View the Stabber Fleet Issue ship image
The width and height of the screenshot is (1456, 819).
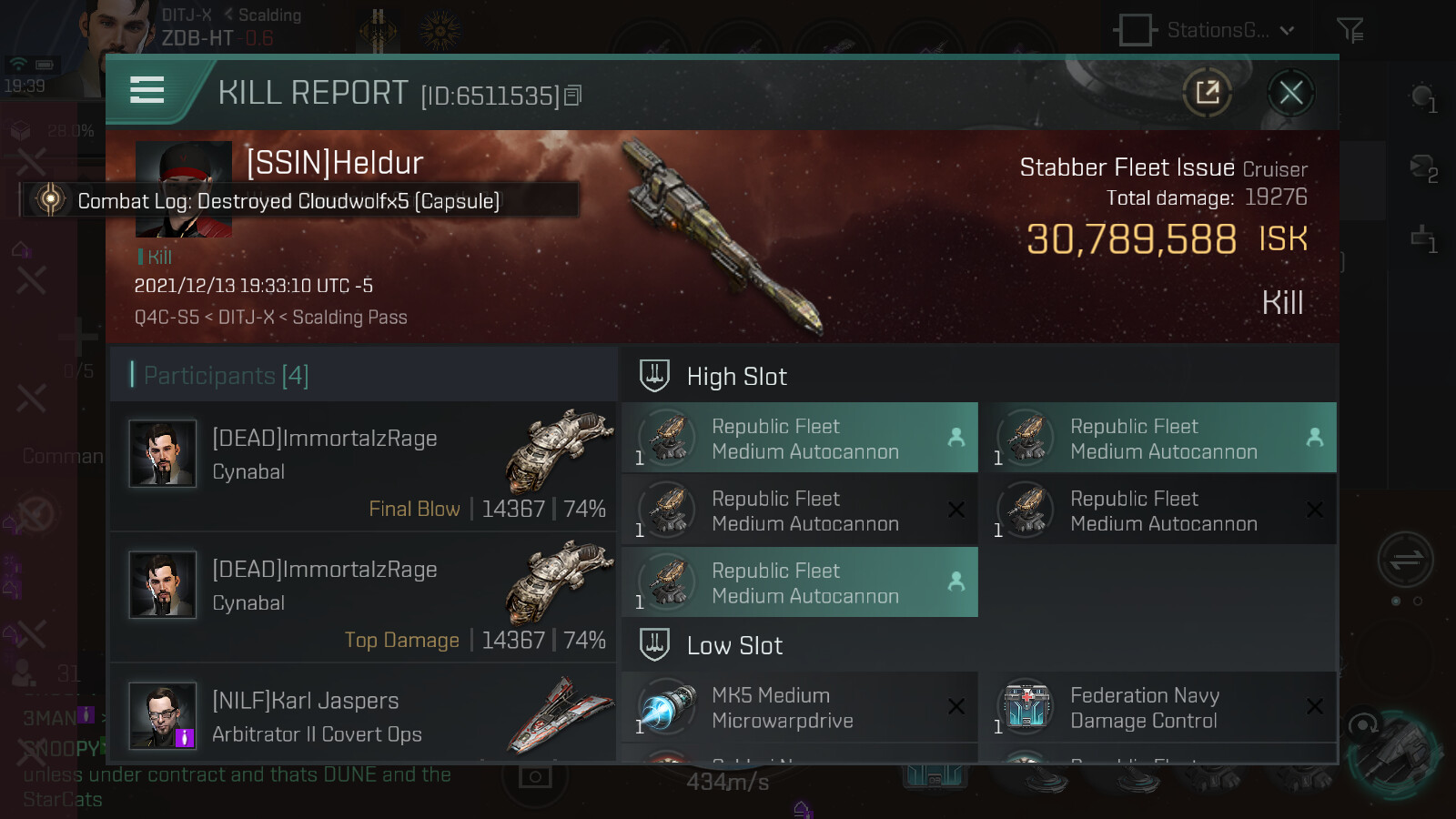coord(723,238)
